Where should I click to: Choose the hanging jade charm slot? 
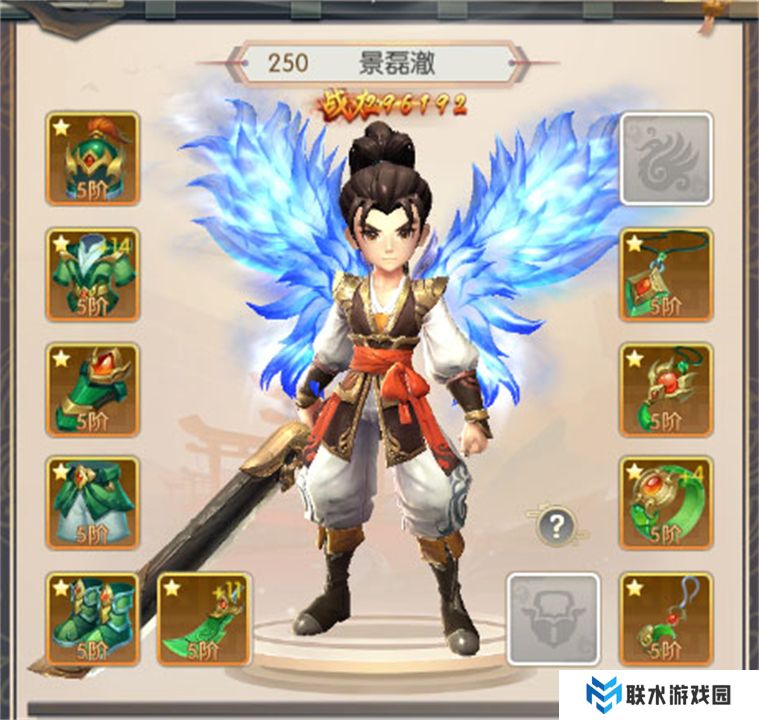pos(667,619)
